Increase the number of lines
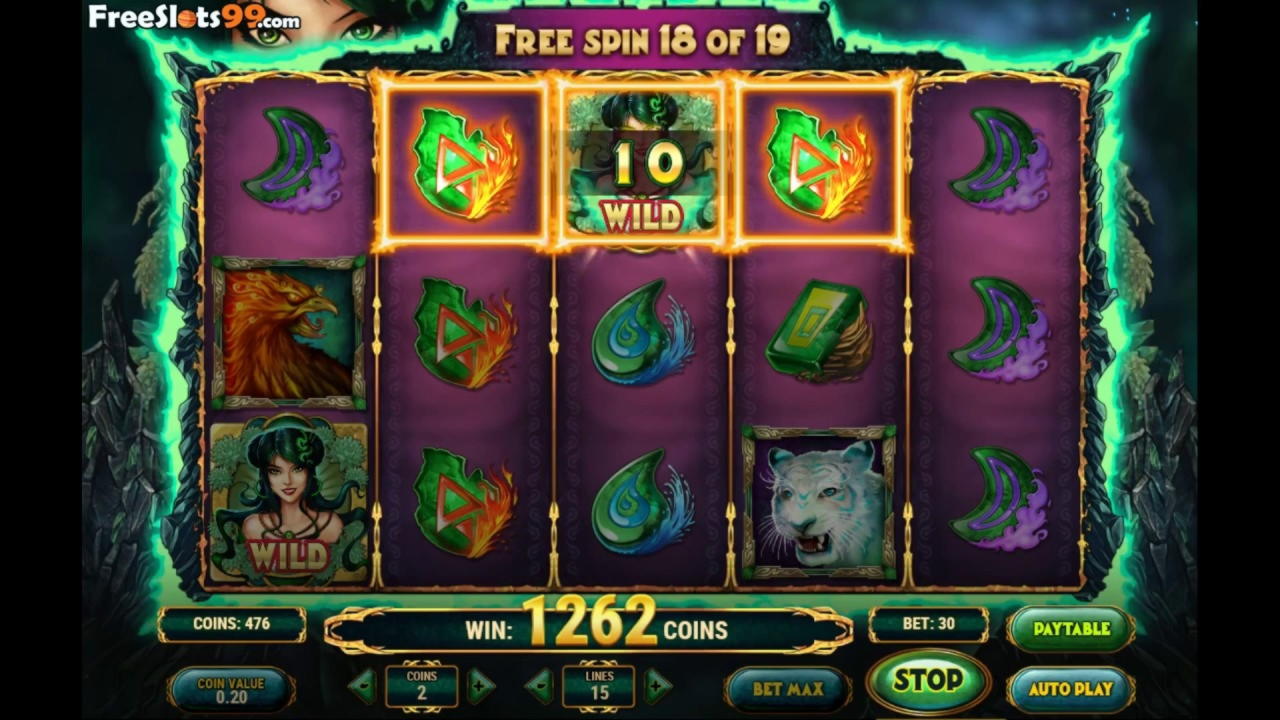1280x720 pixels. click(657, 686)
